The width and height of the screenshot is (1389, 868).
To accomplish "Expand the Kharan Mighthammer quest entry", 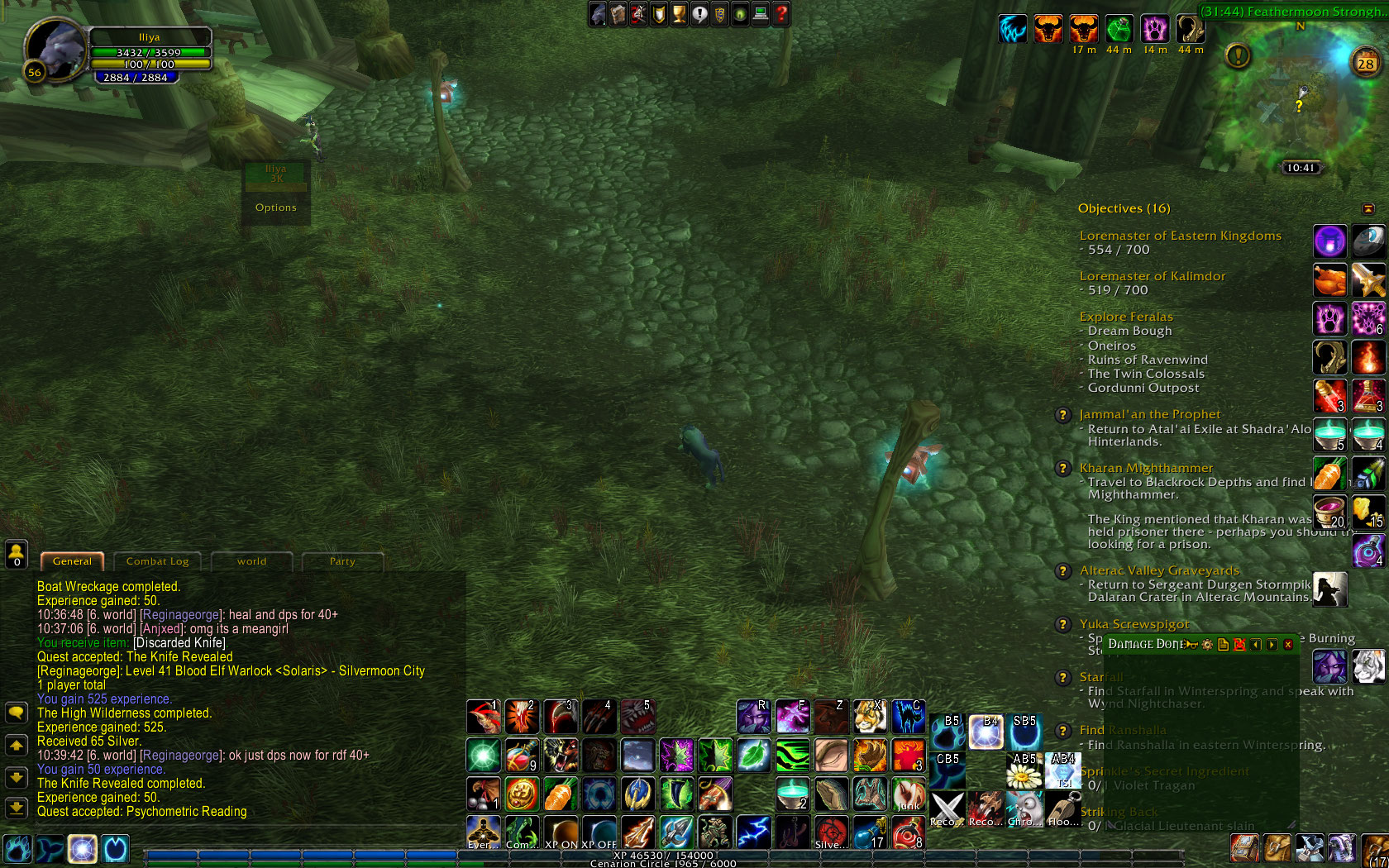I will (x=1146, y=468).
